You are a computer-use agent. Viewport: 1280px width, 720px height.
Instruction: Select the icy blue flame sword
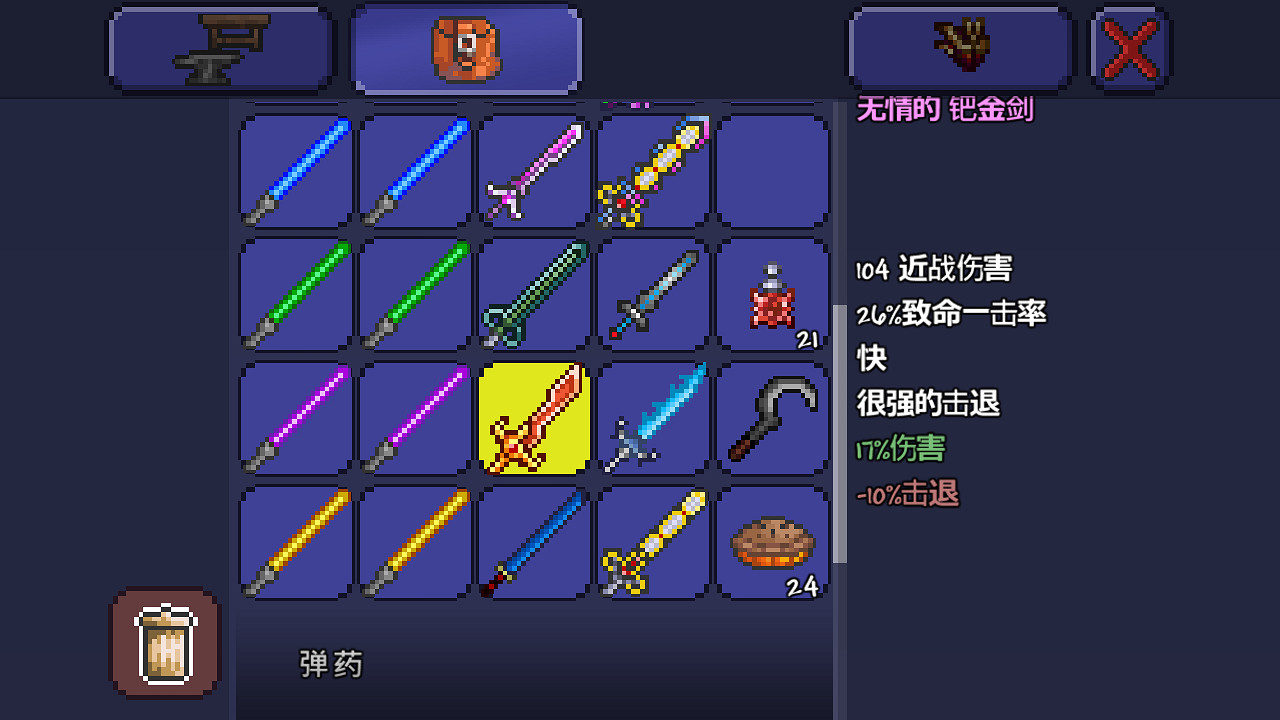pyautogui.click(x=653, y=420)
